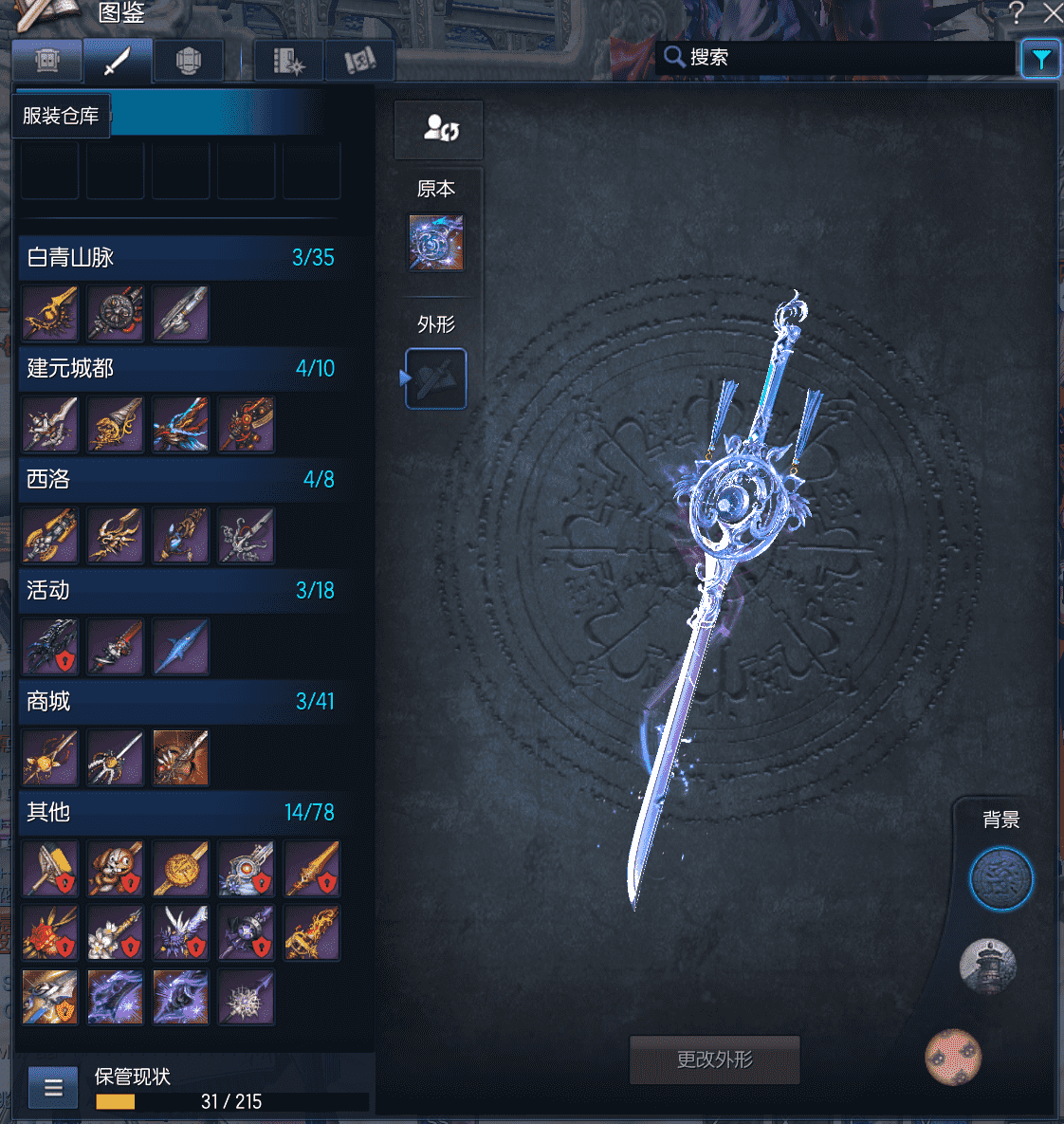Open the accessory gem tab
The image size is (1064, 1124).
click(189, 62)
